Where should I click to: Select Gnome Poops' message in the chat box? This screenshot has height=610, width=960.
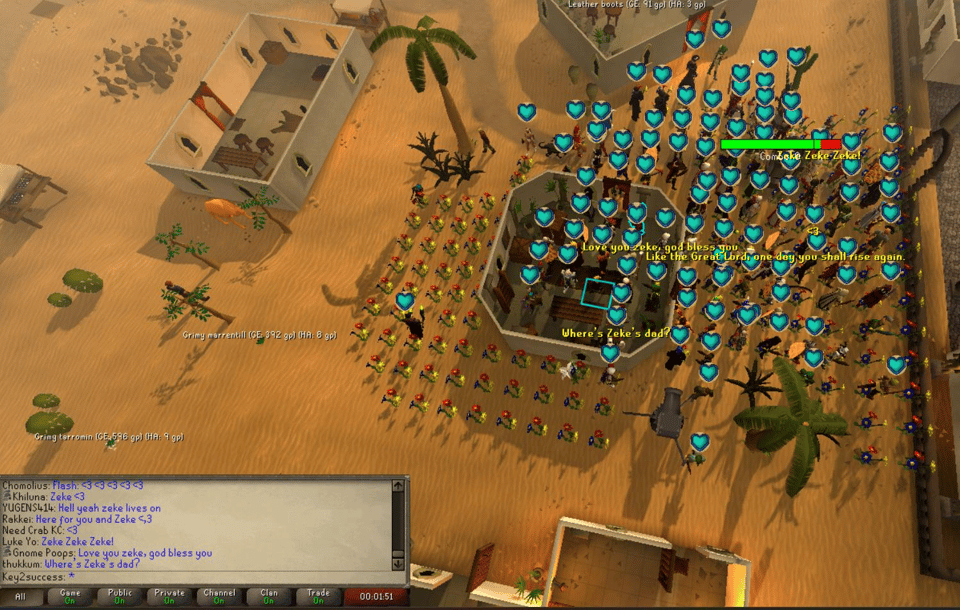click(x=110, y=553)
